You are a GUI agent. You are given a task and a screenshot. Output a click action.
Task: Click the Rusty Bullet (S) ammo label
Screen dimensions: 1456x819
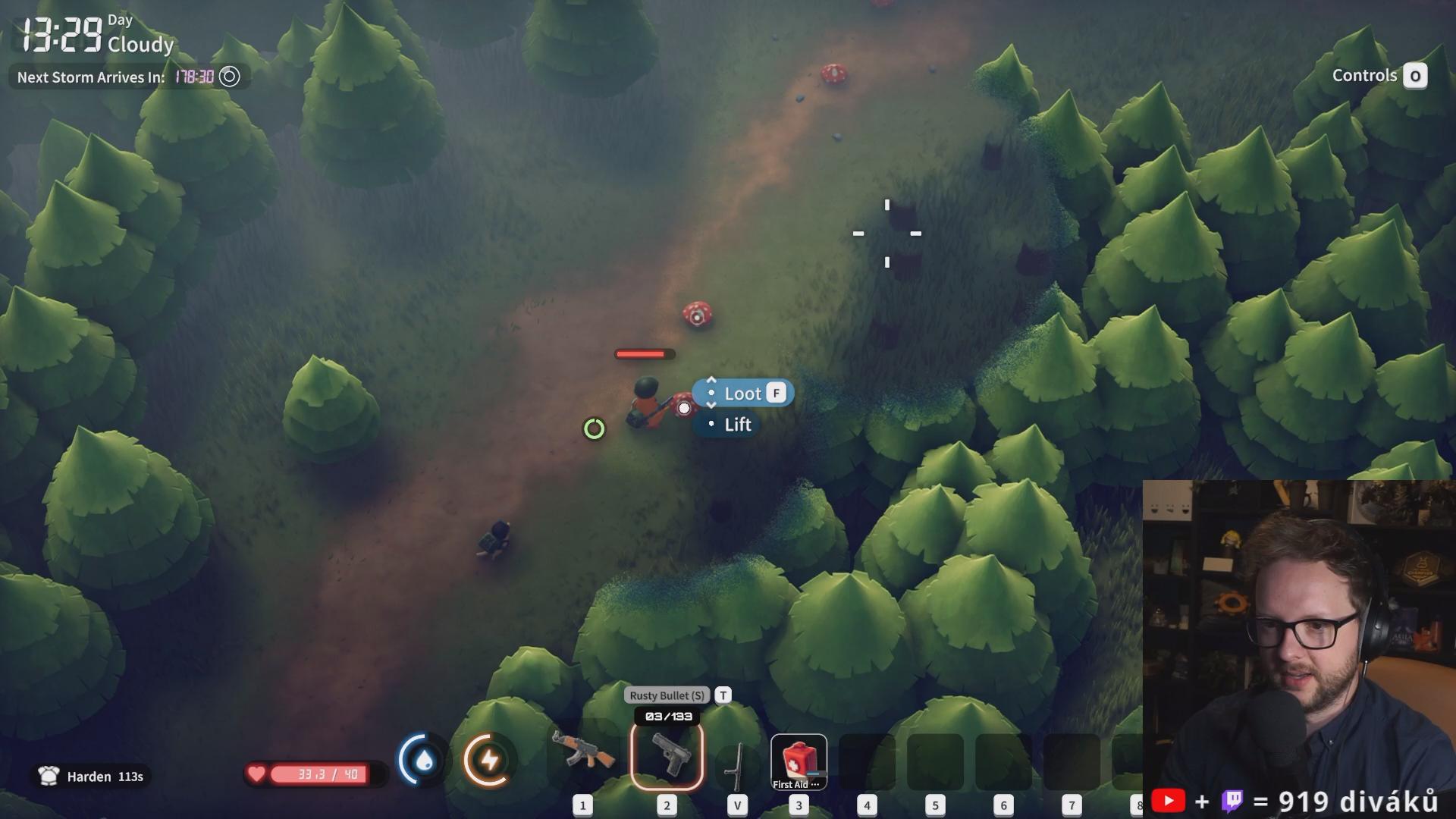click(x=667, y=695)
